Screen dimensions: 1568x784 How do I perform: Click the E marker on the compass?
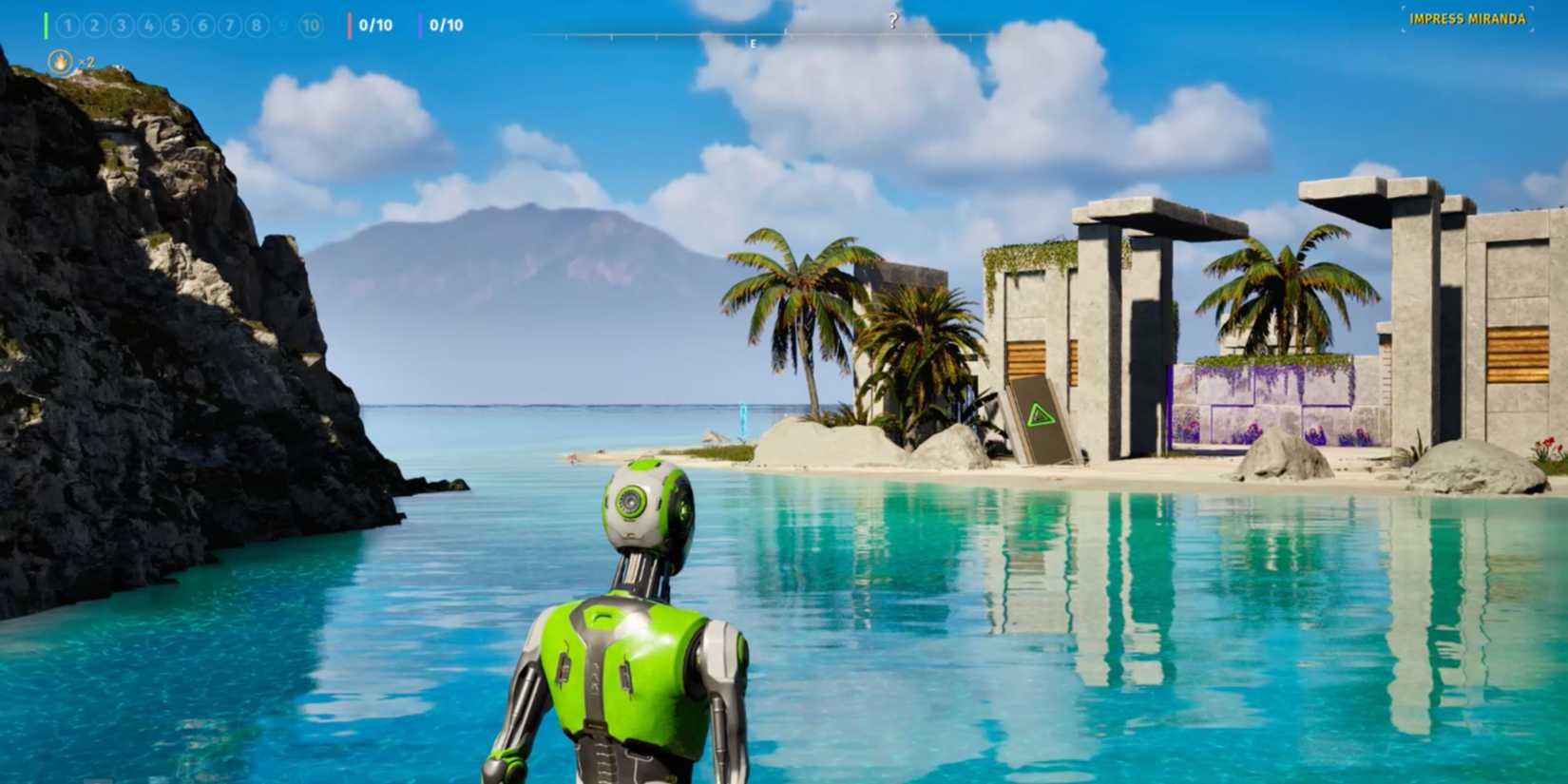[753, 44]
